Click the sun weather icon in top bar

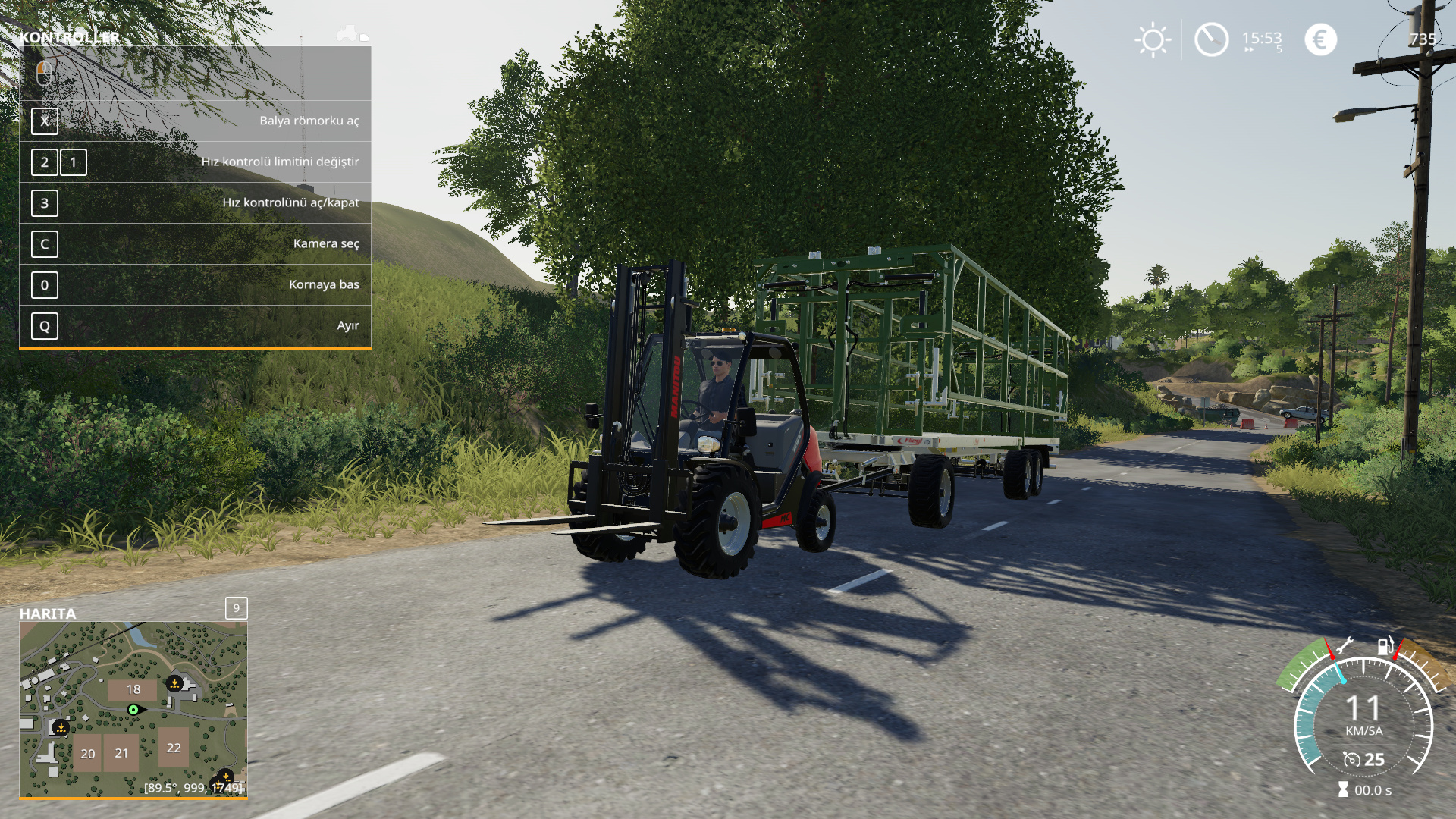(x=1152, y=39)
